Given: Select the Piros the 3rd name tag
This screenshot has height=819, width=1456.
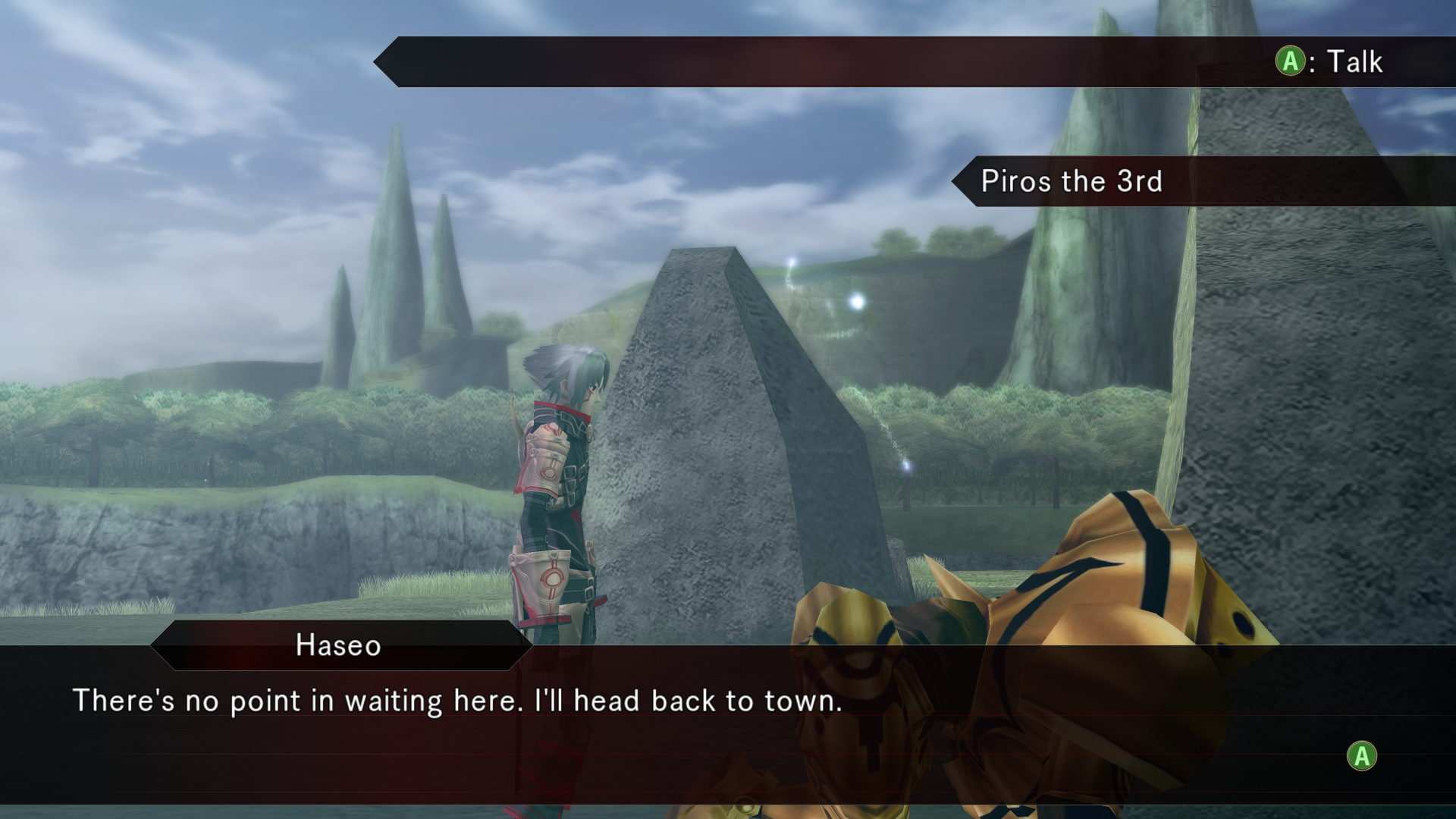Looking at the screenshot, I should pyautogui.click(x=1071, y=181).
